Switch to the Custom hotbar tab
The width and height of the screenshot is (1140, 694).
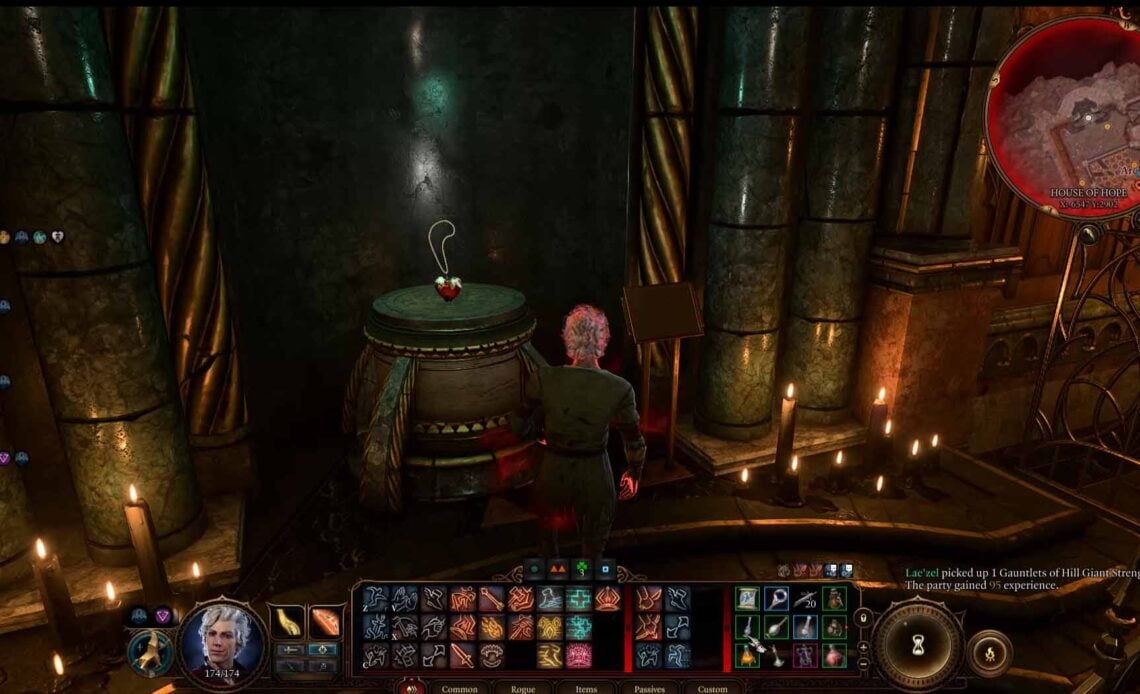(x=712, y=688)
